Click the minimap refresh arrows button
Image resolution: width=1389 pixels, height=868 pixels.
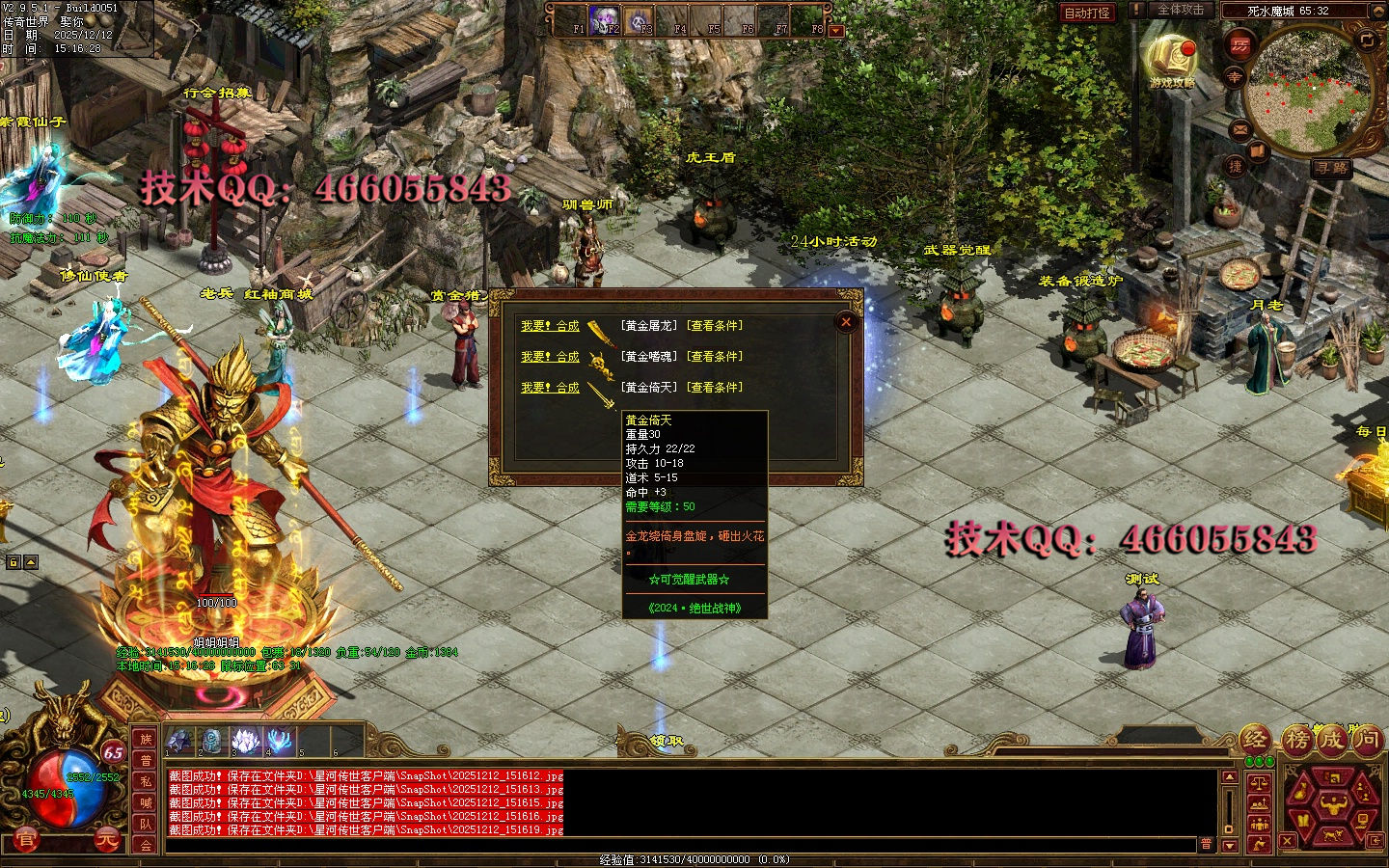[x=1367, y=40]
